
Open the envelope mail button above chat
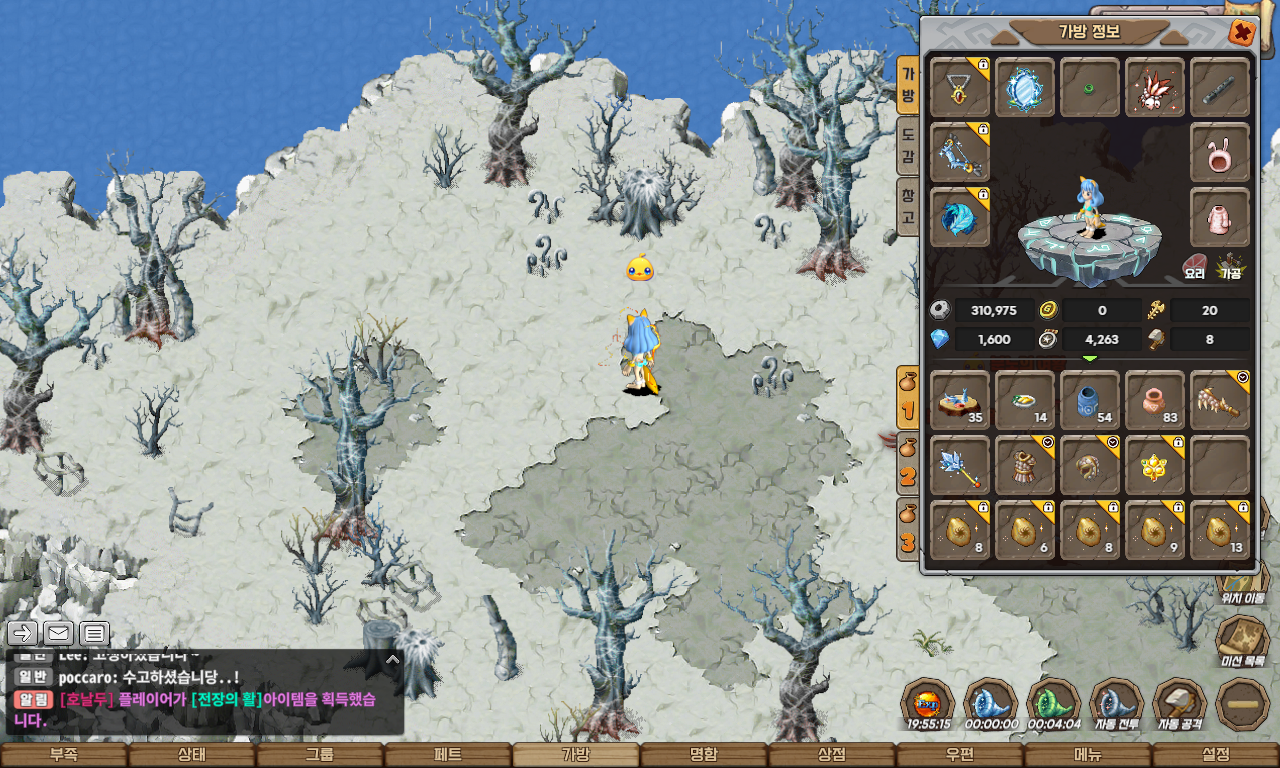pyautogui.click(x=58, y=632)
